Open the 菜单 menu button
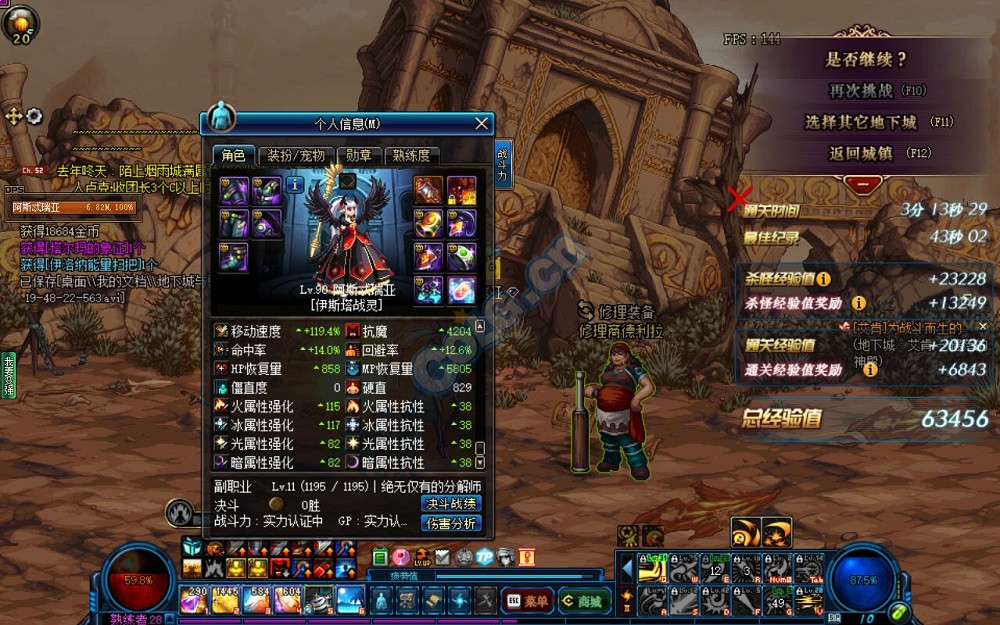This screenshot has height=625, width=1000. pyautogui.click(x=525, y=600)
